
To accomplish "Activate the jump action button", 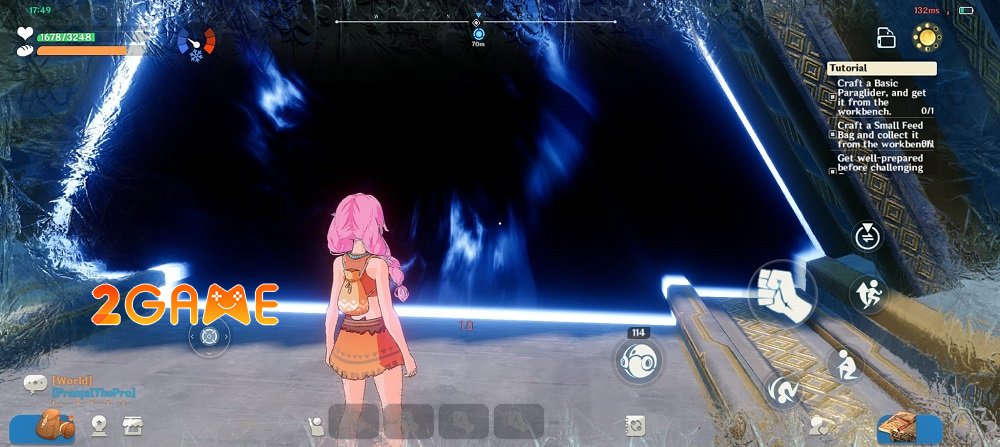I will tap(866, 293).
